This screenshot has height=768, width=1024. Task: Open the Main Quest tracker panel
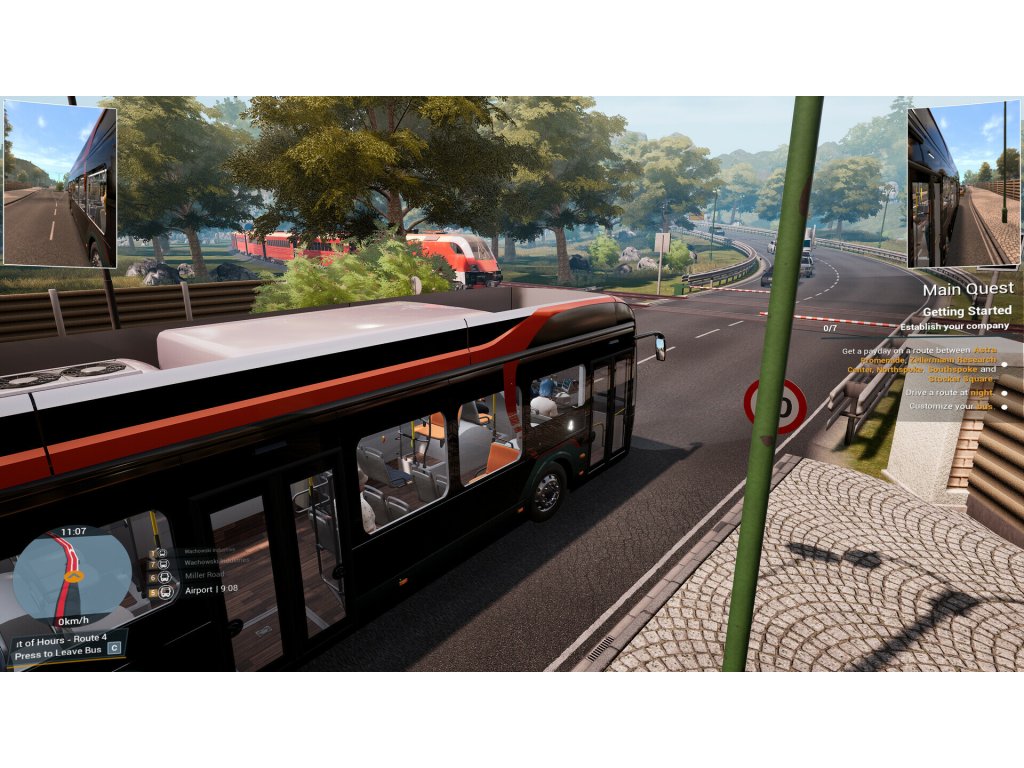tap(967, 289)
